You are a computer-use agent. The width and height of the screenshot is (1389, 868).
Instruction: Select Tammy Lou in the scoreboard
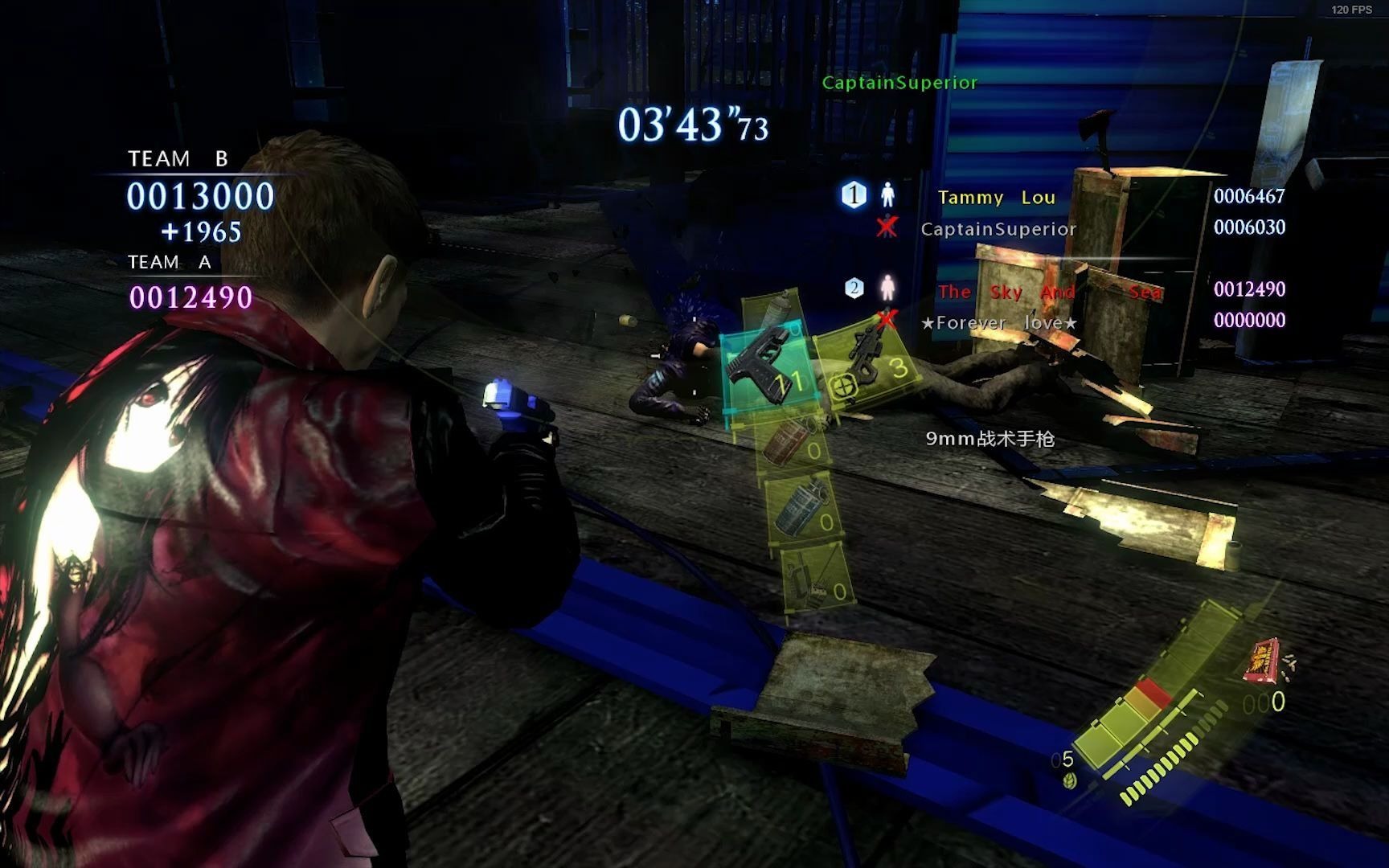pos(996,197)
